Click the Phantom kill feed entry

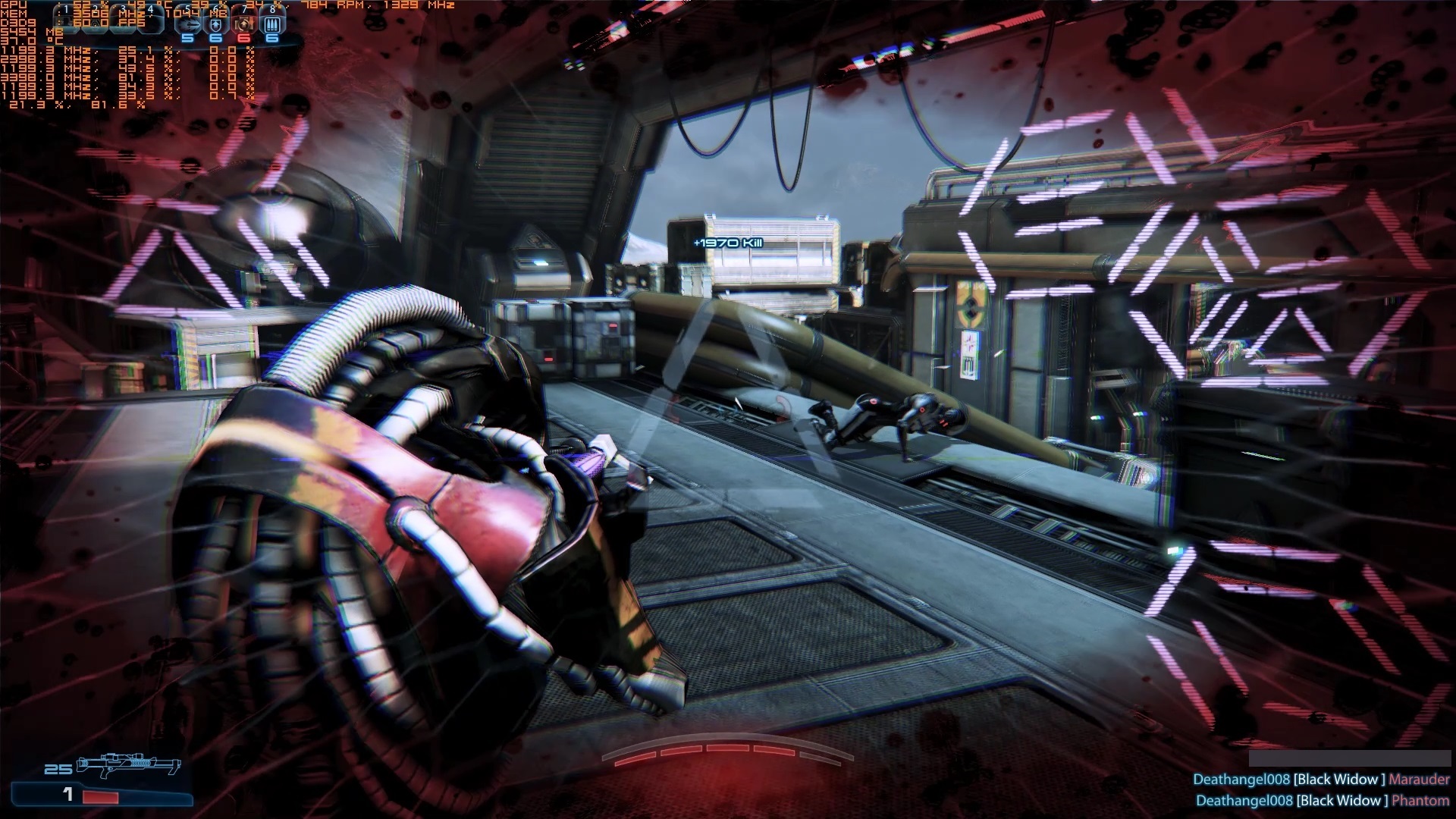(1322, 801)
